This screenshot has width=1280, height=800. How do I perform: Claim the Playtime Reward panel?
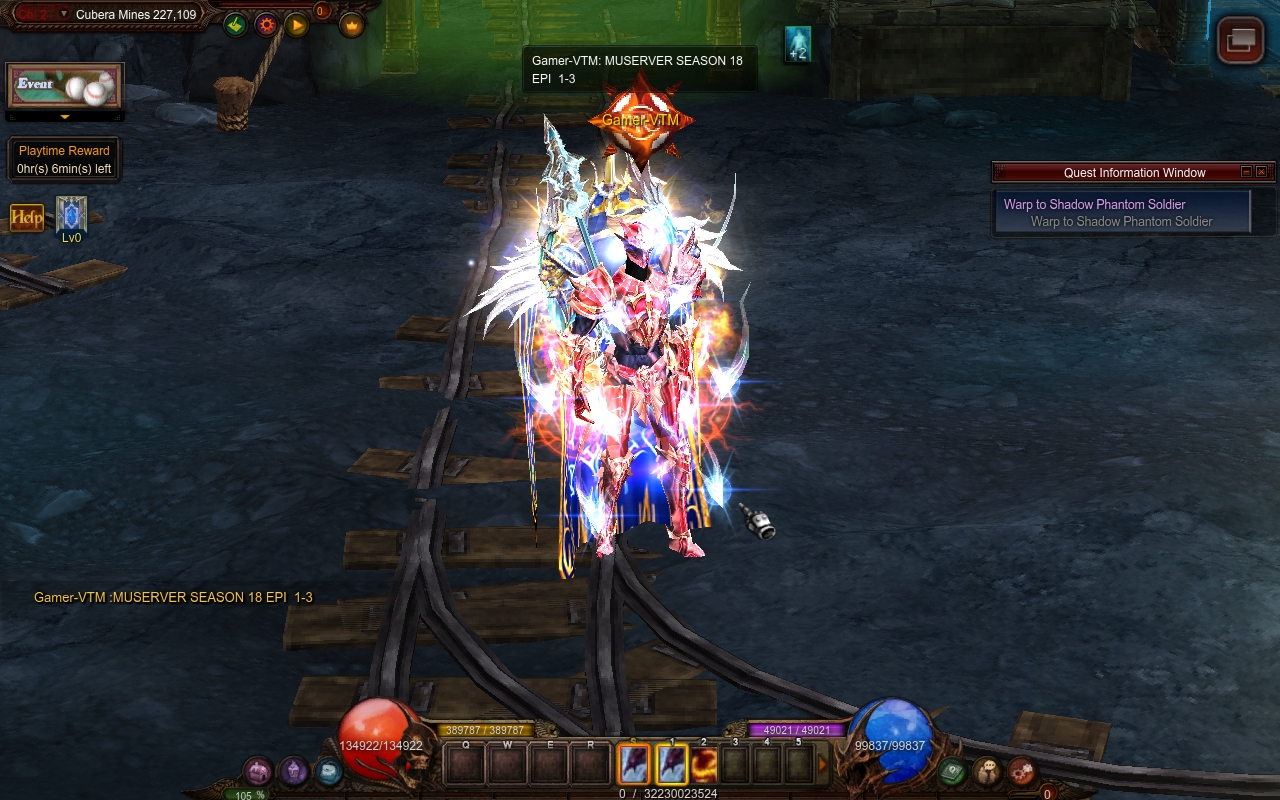click(65, 160)
